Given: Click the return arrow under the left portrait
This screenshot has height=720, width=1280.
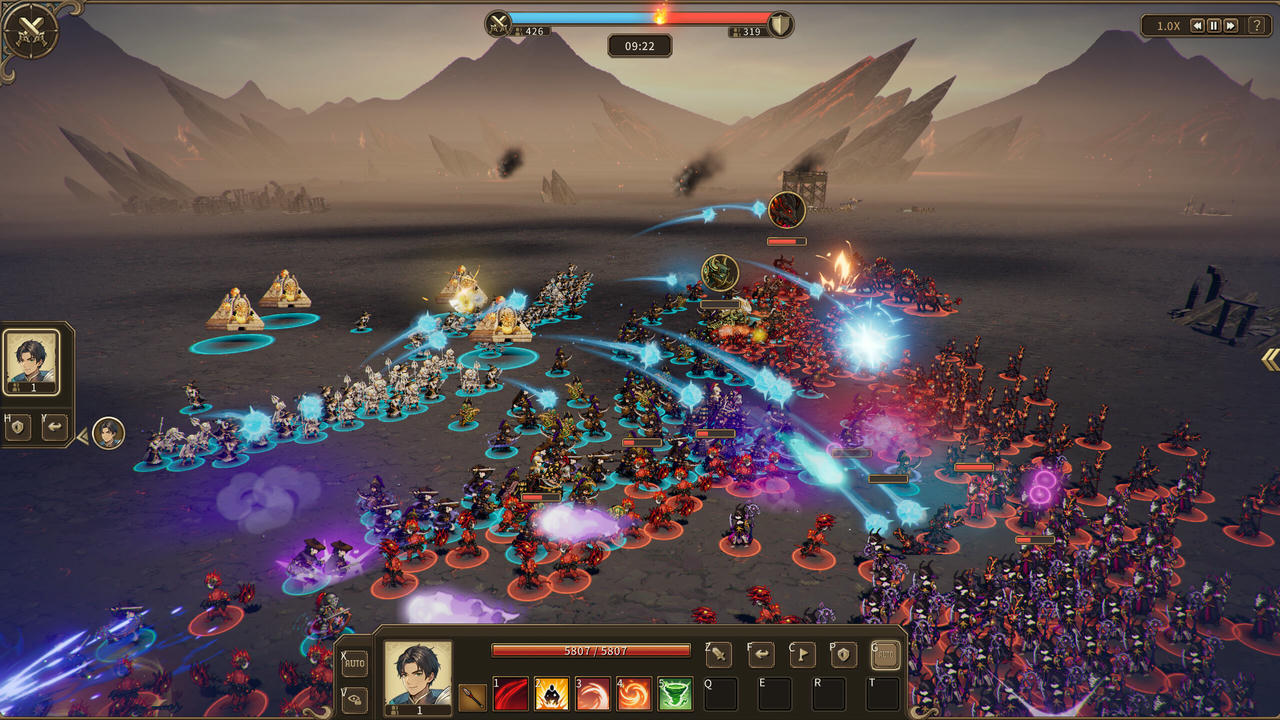Looking at the screenshot, I should click(53, 428).
